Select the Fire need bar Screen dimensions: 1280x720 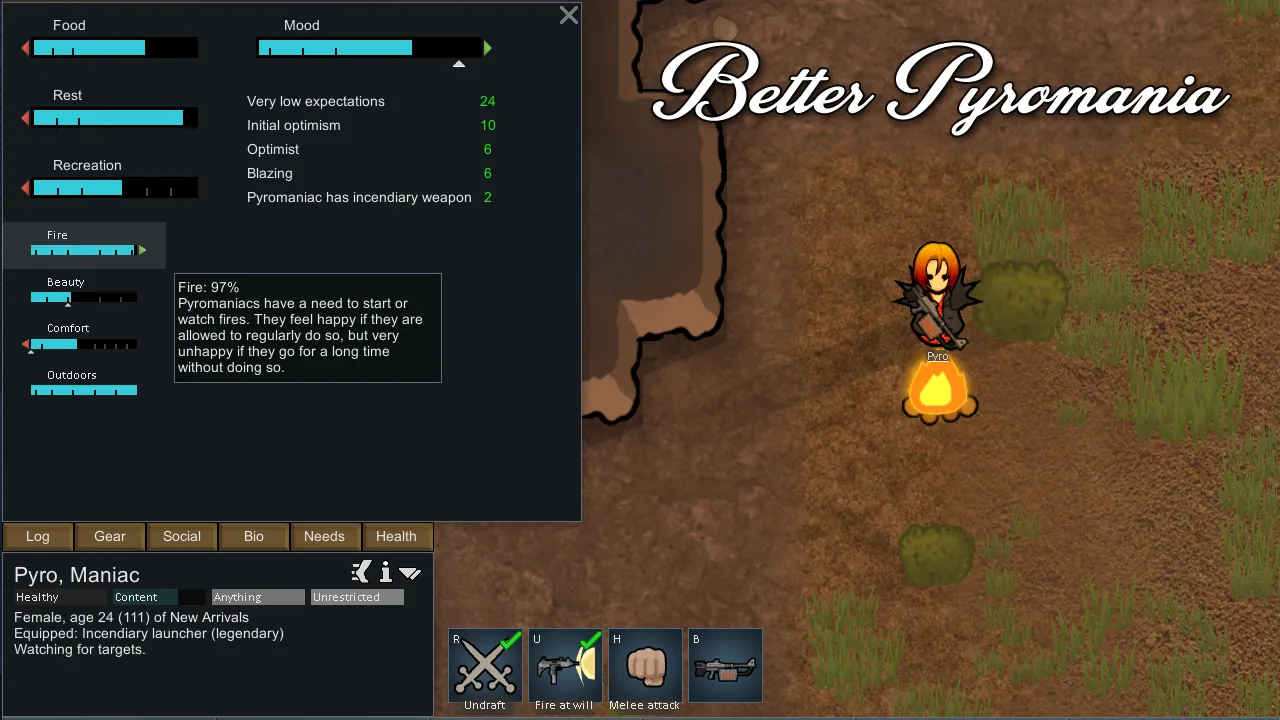coord(84,245)
